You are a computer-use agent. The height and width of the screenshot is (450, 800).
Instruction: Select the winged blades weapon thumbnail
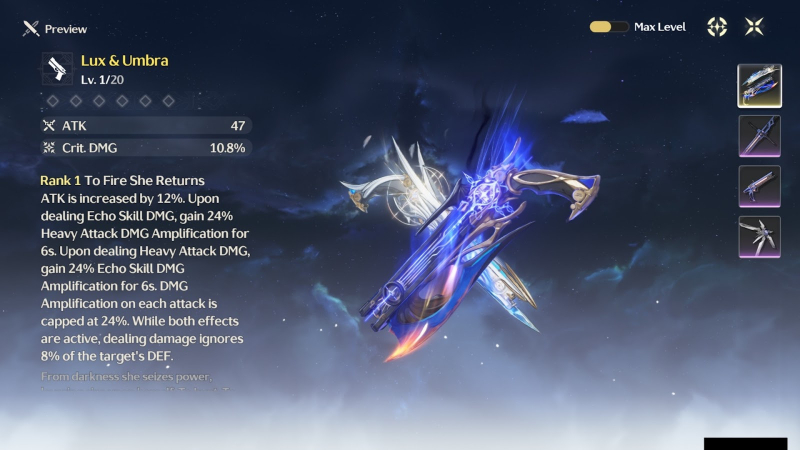tap(759, 237)
